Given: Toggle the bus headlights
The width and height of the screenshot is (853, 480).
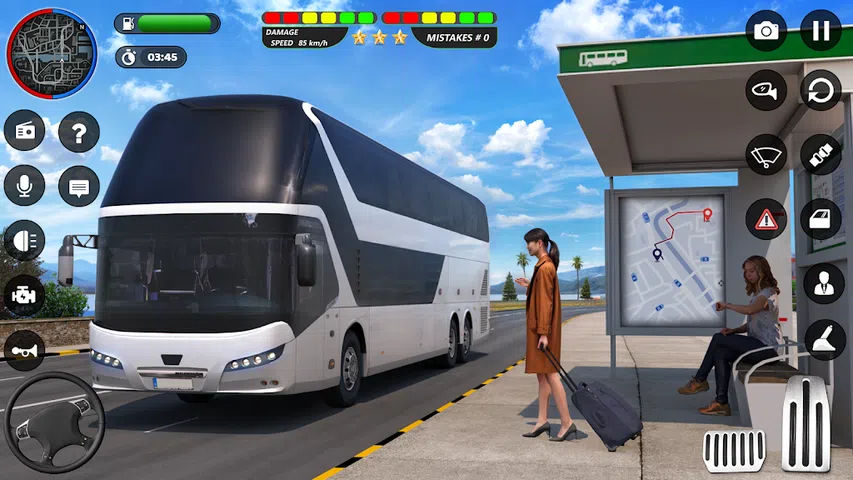Looking at the screenshot, I should [24, 240].
